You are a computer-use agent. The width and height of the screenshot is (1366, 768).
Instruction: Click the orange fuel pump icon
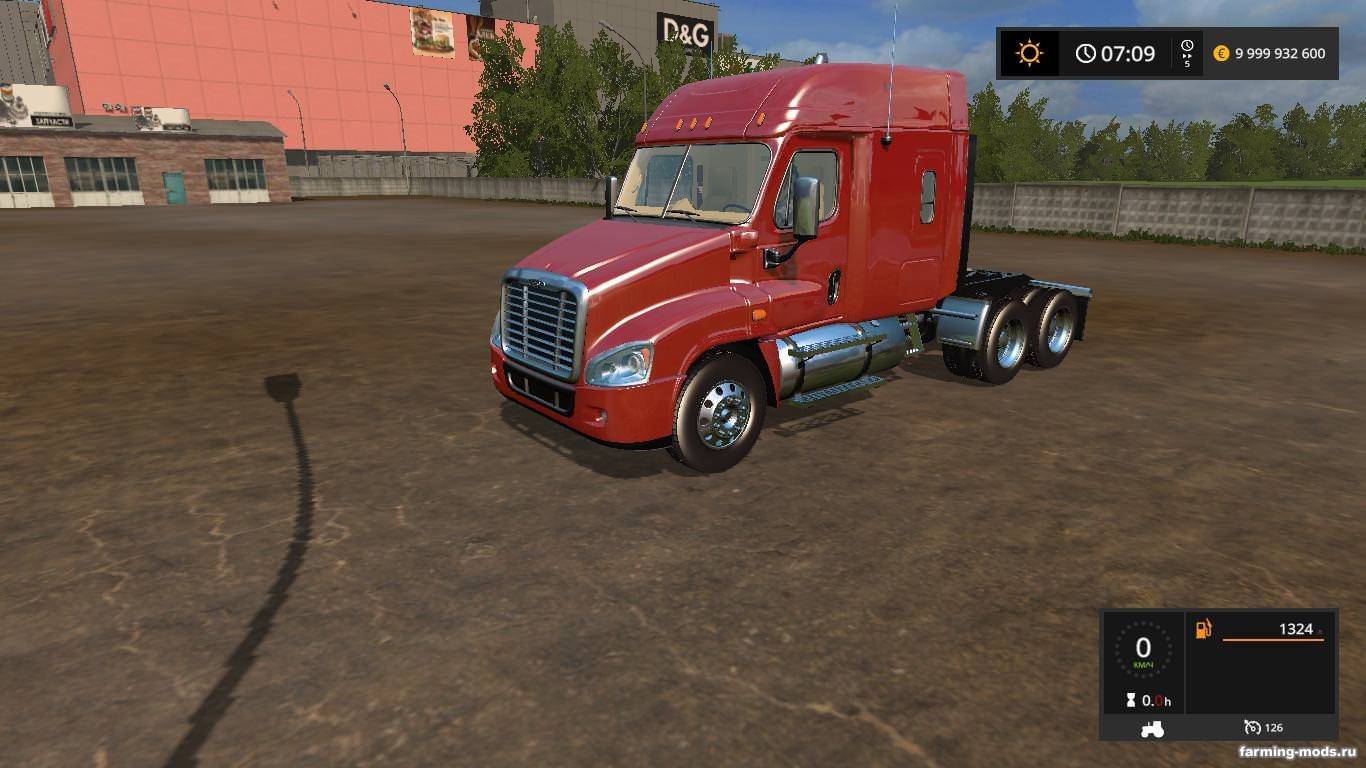click(1203, 629)
